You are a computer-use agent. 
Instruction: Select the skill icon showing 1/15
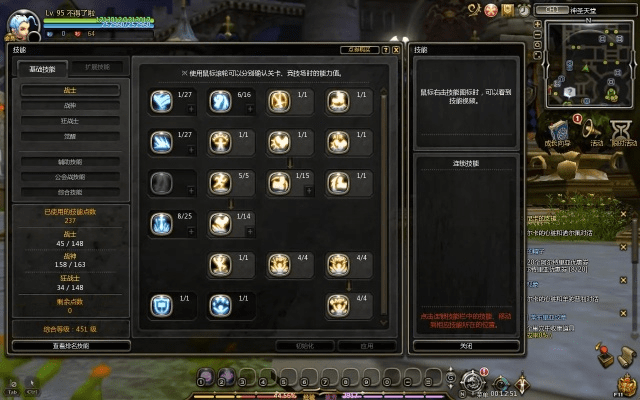(x=279, y=183)
